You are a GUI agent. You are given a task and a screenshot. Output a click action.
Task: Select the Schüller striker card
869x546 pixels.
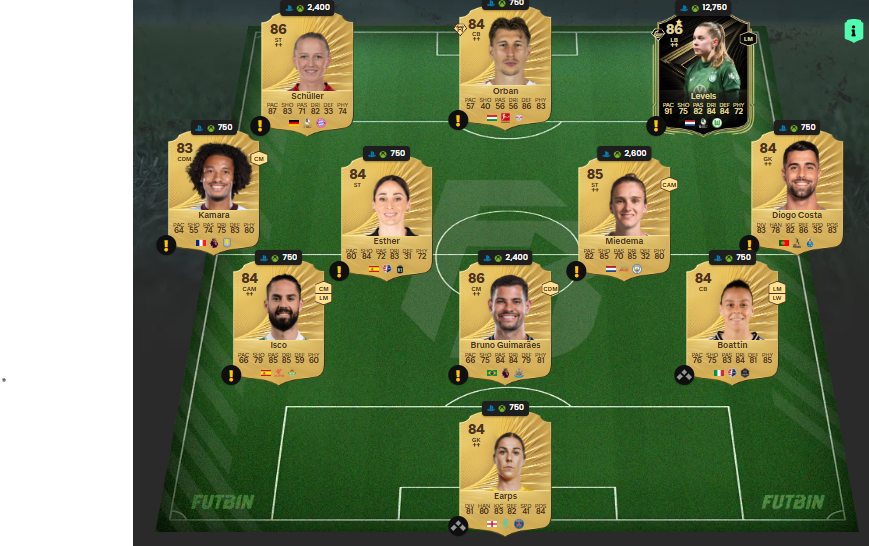[307, 70]
